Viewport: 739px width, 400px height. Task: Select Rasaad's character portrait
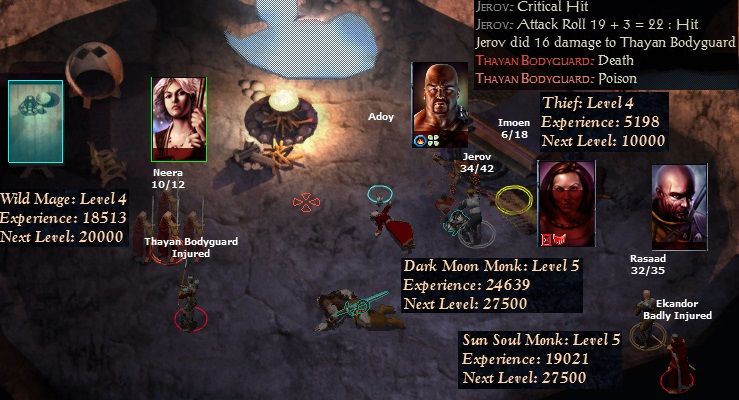[x=679, y=207]
